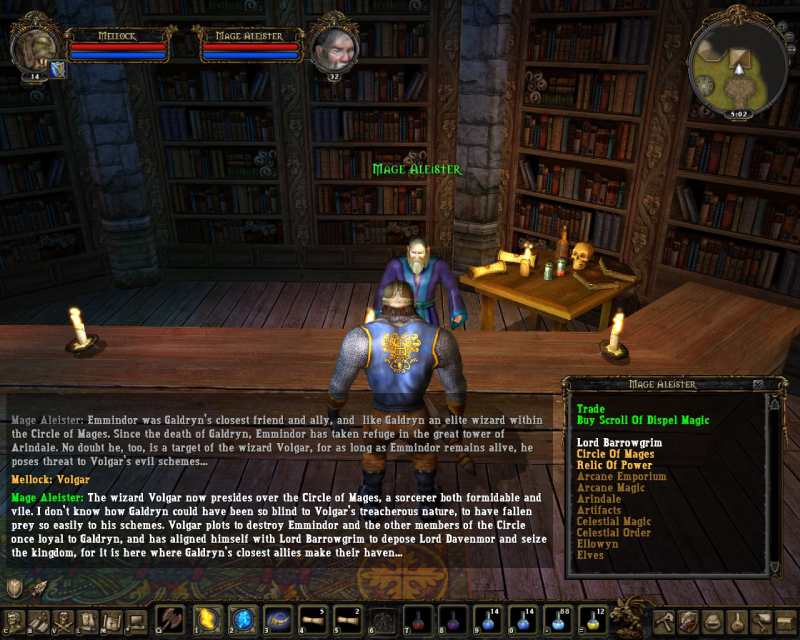Select the Arcane Magic topic
The image size is (800, 640).
coord(612,487)
